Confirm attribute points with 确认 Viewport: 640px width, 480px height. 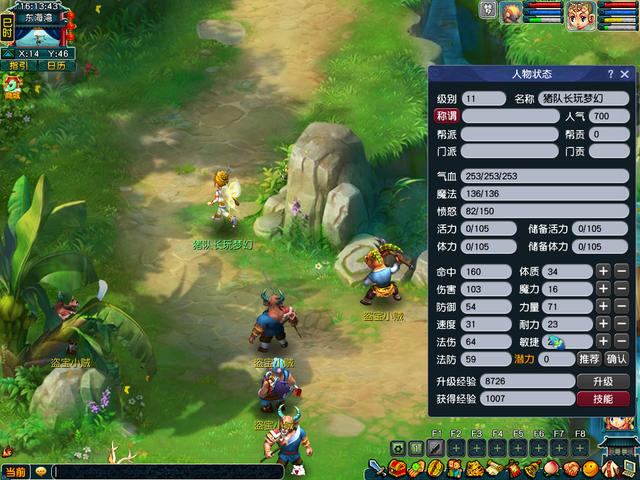click(x=617, y=359)
